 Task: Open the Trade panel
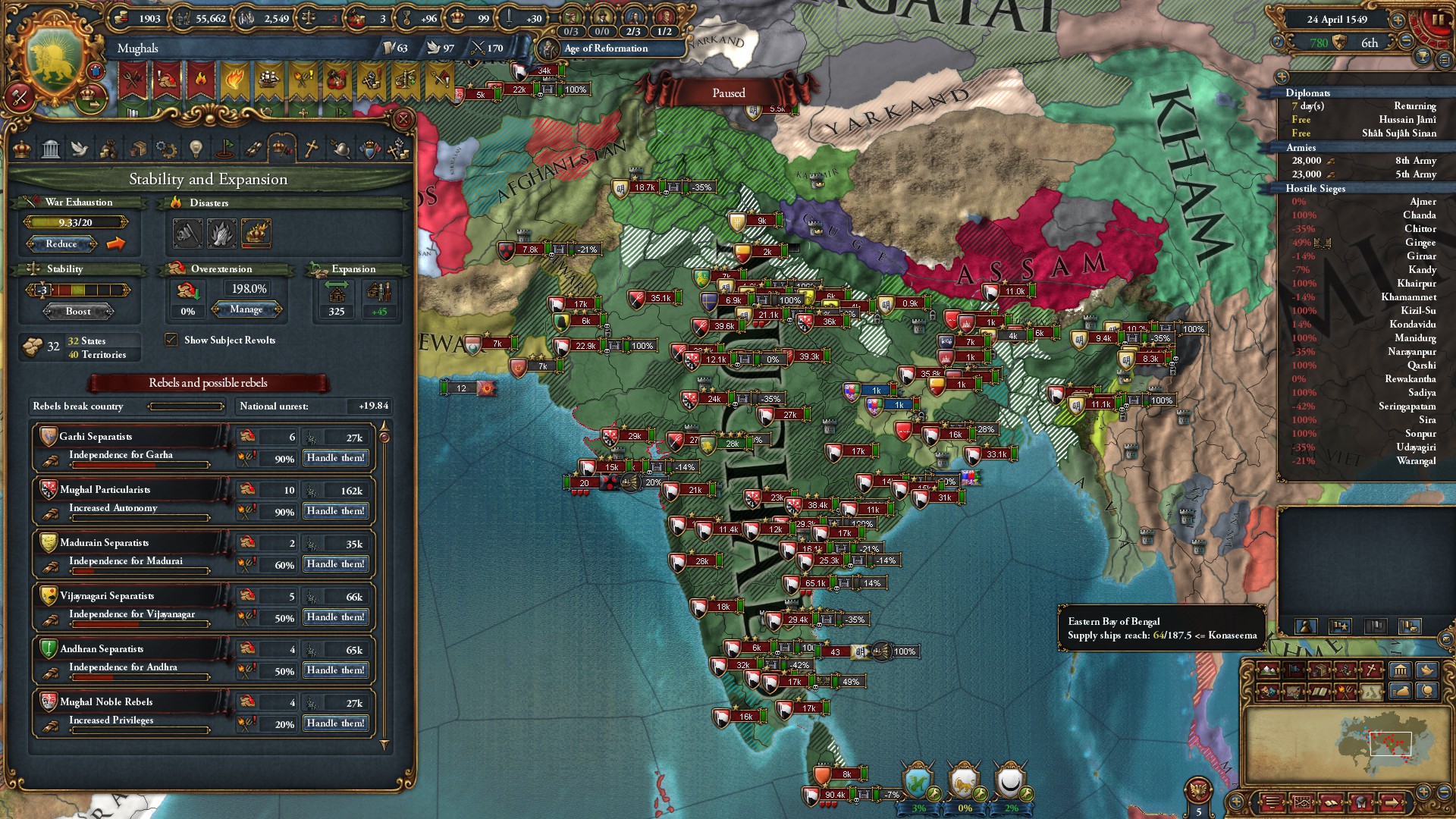(139, 148)
